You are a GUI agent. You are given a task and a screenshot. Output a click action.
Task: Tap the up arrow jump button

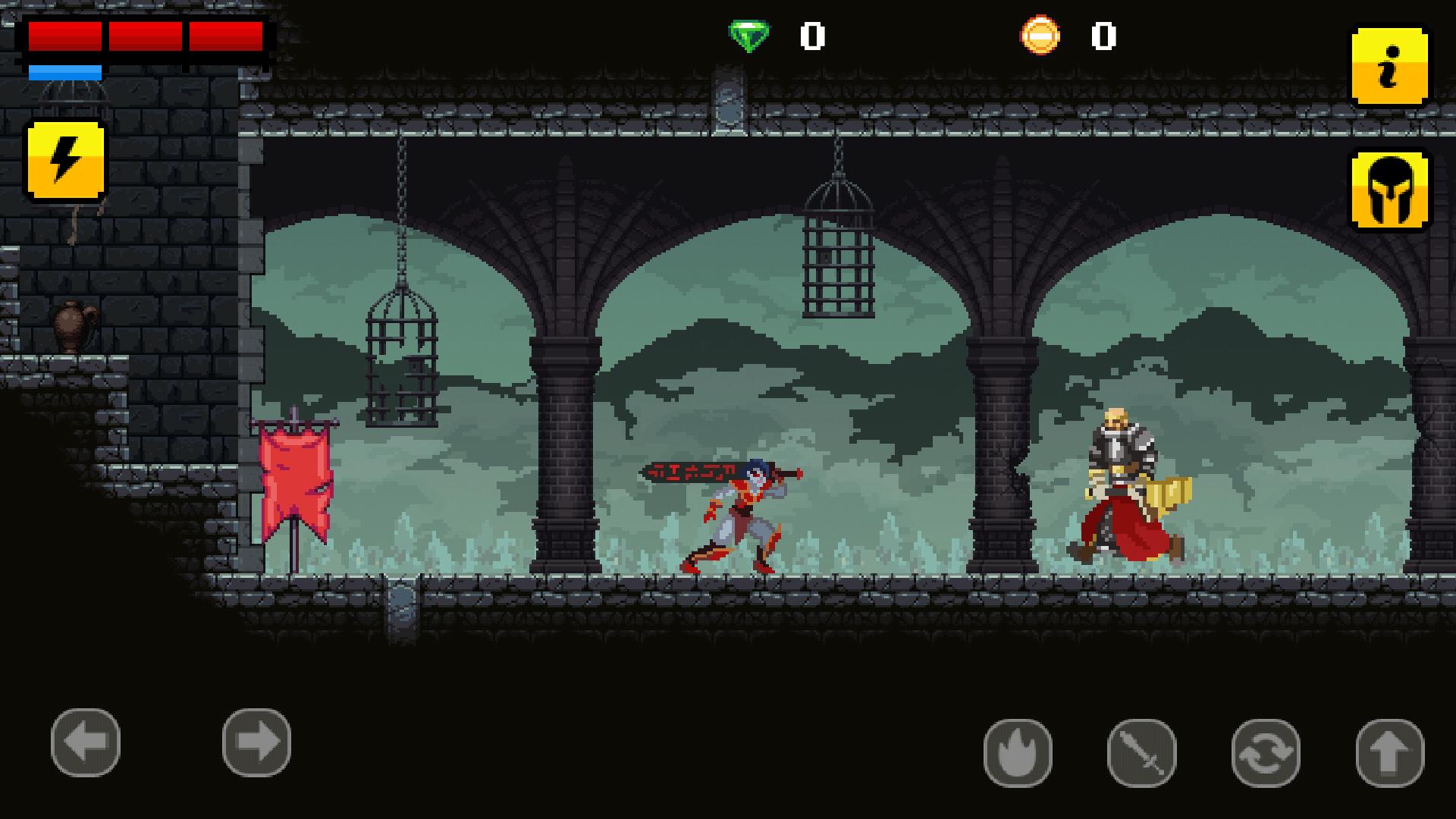(x=1389, y=753)
